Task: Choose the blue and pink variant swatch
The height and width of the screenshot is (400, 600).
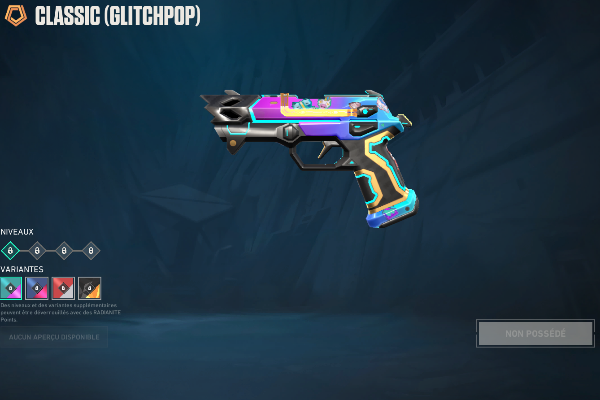Action: click(x=37, y=288)
